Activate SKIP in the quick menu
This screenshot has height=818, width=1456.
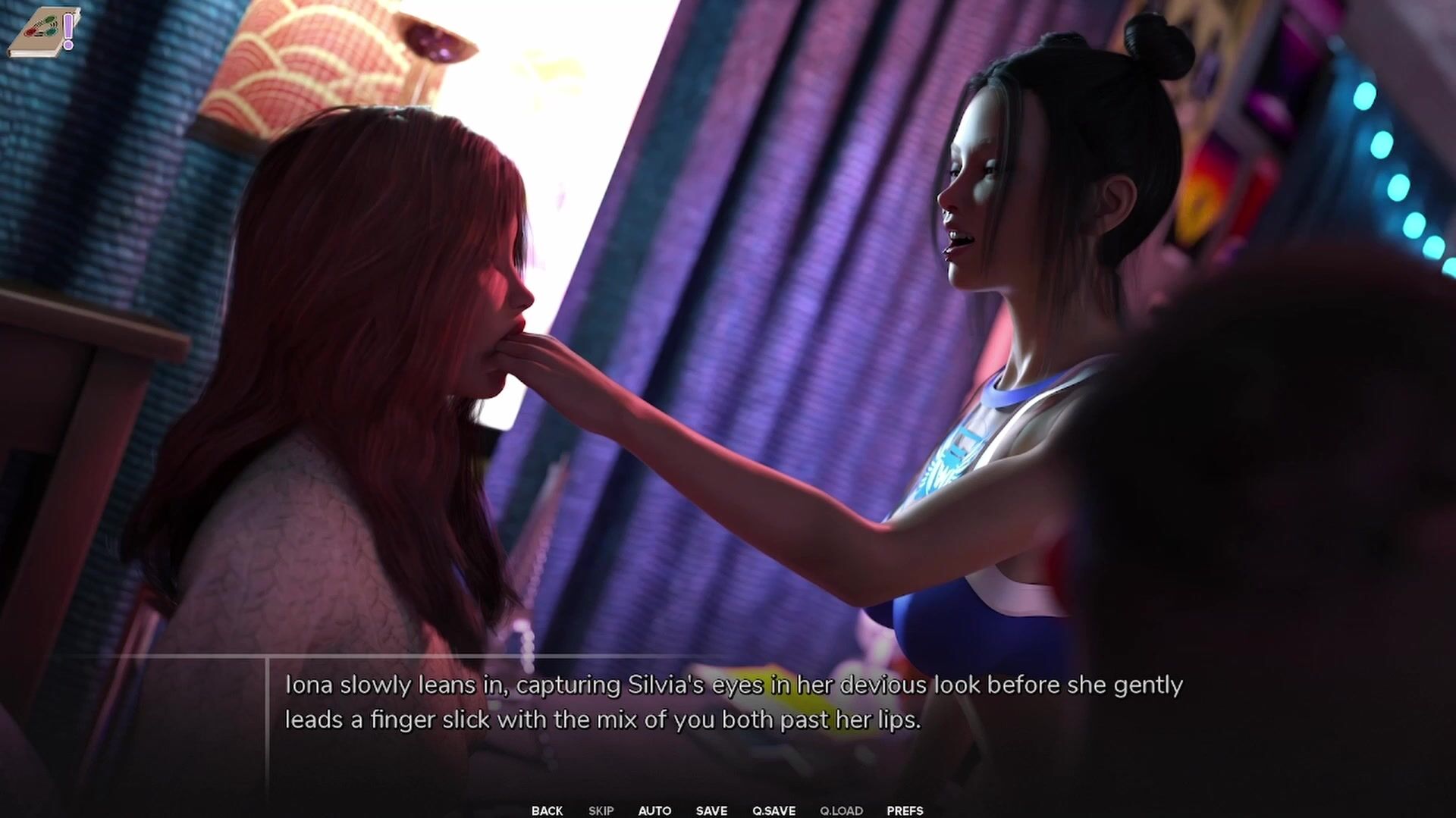tap(601, 810)
